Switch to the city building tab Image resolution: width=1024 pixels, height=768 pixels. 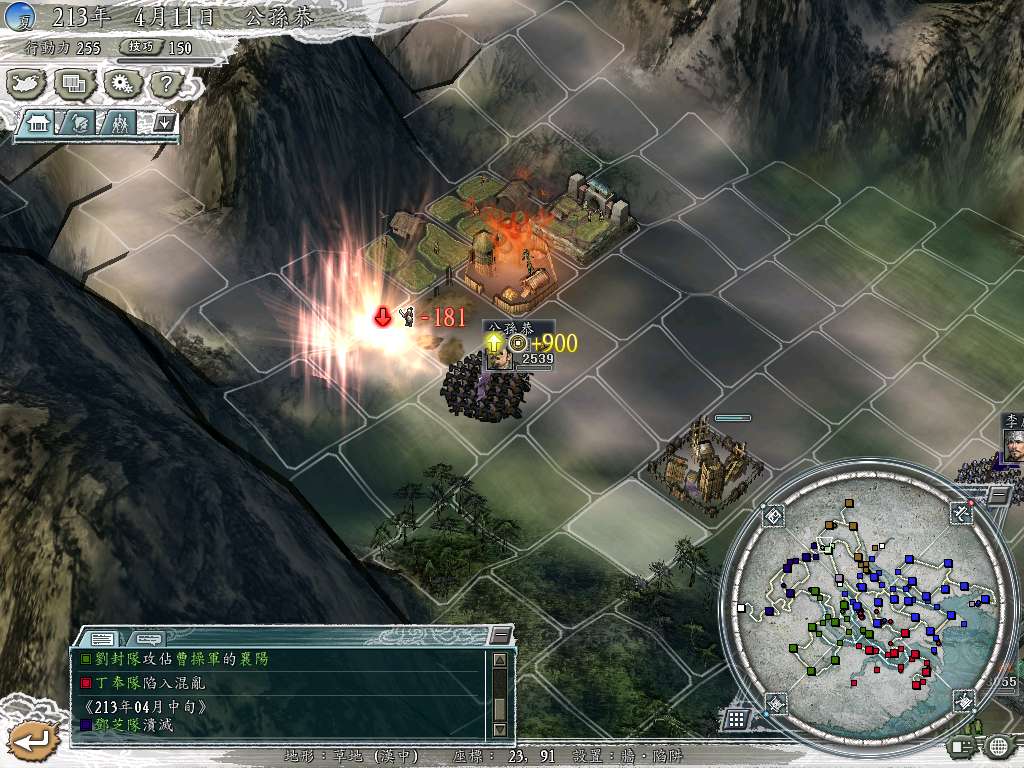[x=40, y=123]
